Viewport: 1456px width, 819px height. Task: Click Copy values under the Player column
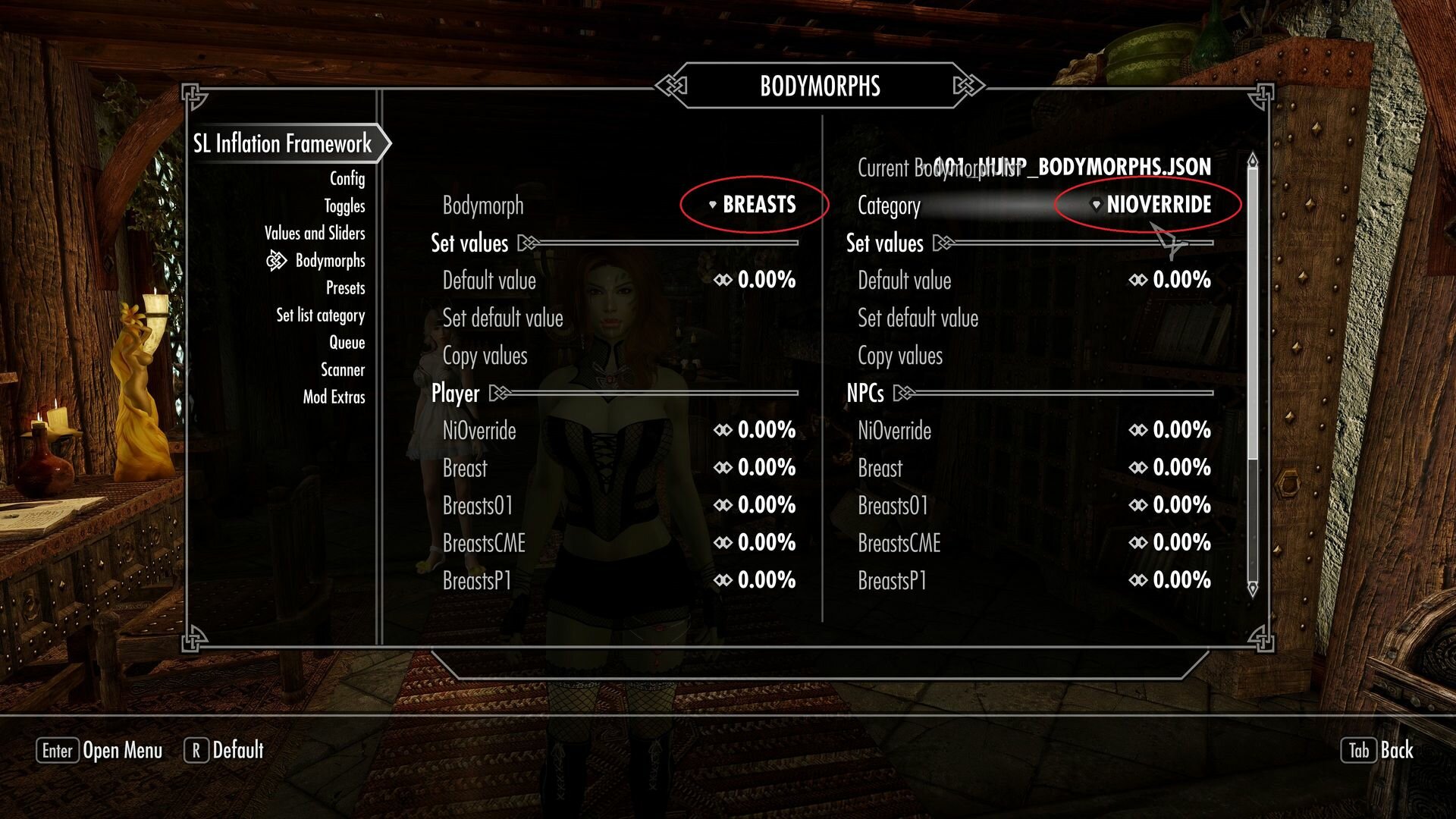(486, 356)
